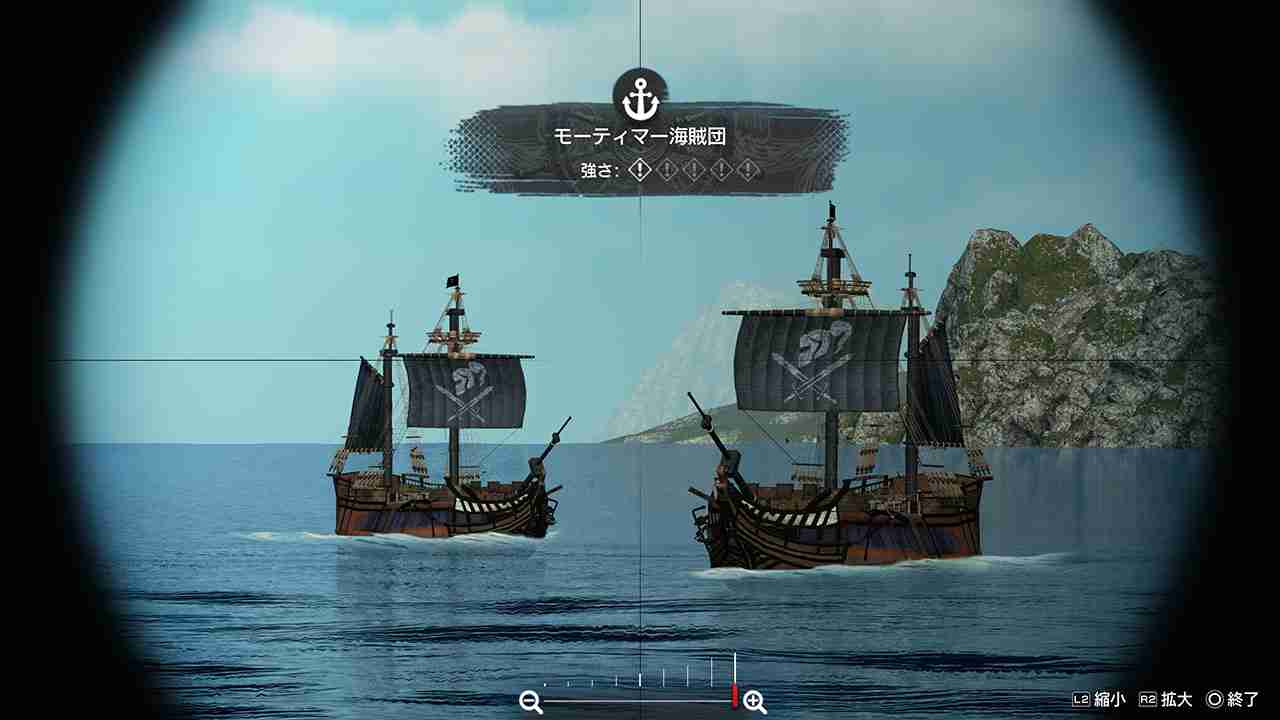Click the L2 button prompt icon
The height and width of the screenshot is (720, 1280).
point(1082,699)
